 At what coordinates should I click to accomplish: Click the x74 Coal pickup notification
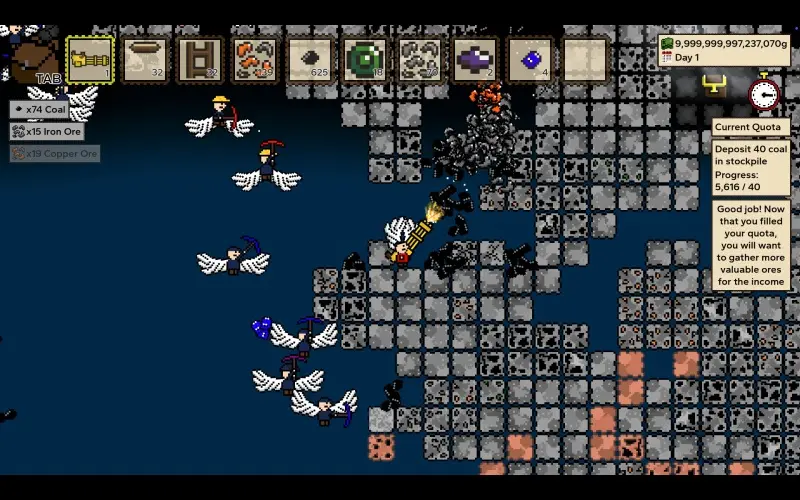40,109
